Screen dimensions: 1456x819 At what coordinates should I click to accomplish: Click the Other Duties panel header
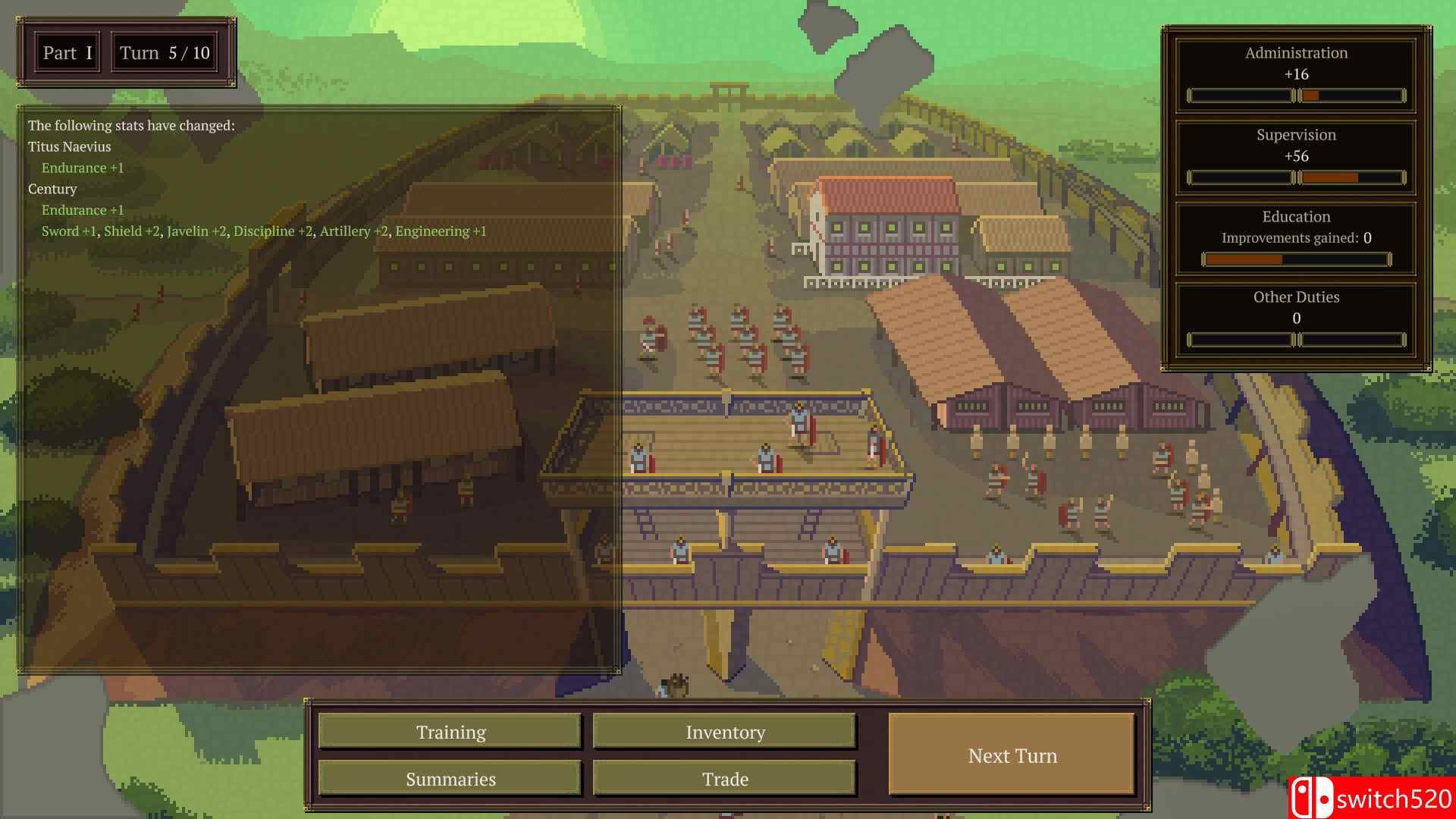(x=1295, y=297)
